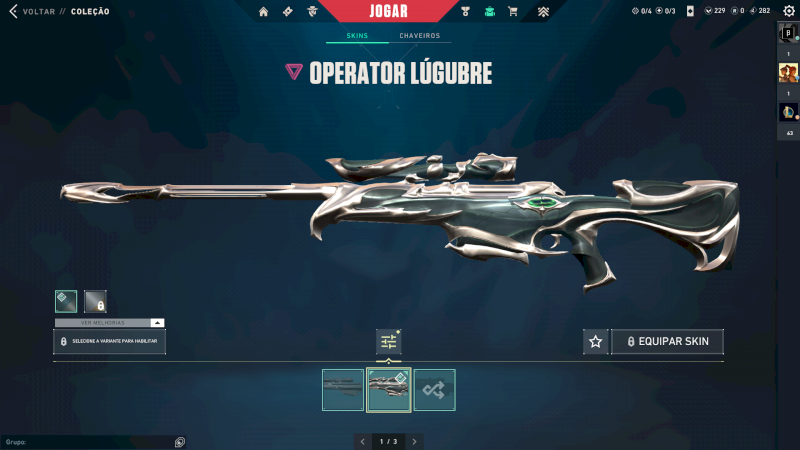Open the filter sliders button
Viewport: 800px width, 450px height.
pos(389,342)
